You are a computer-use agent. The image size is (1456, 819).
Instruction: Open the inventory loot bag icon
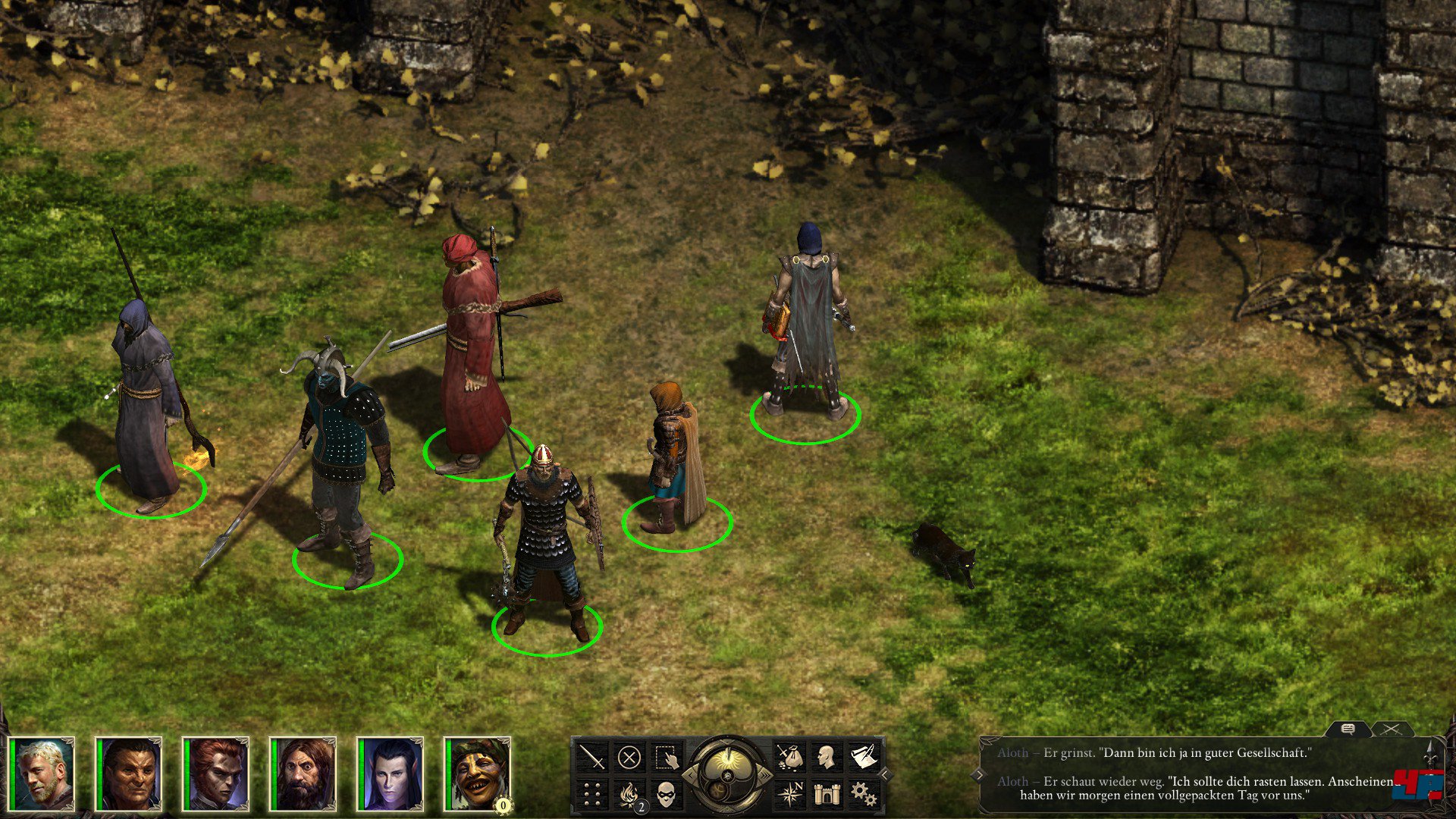[x=789, y=757]
